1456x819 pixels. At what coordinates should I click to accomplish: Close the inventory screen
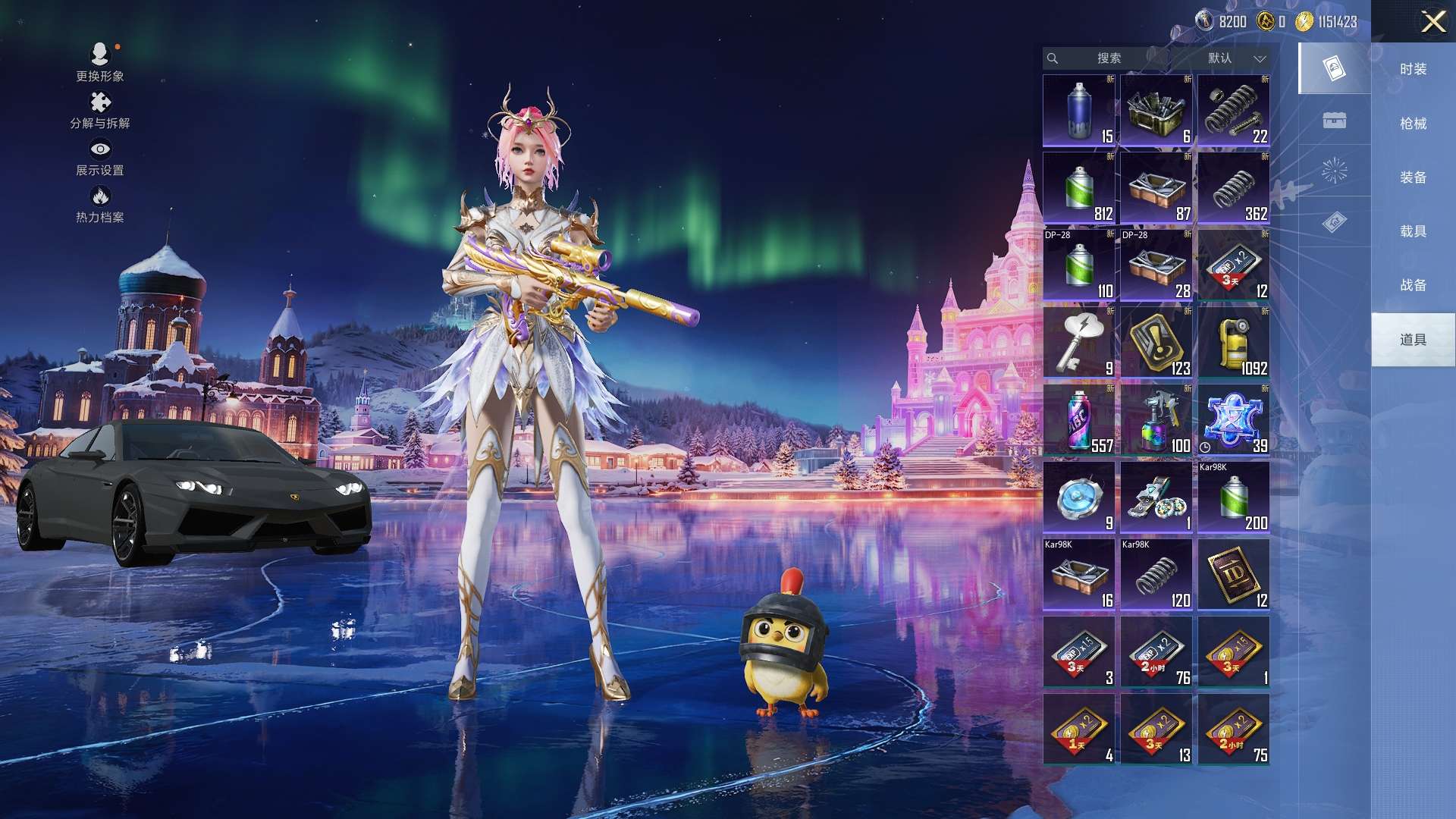(x=1432, y=21)
